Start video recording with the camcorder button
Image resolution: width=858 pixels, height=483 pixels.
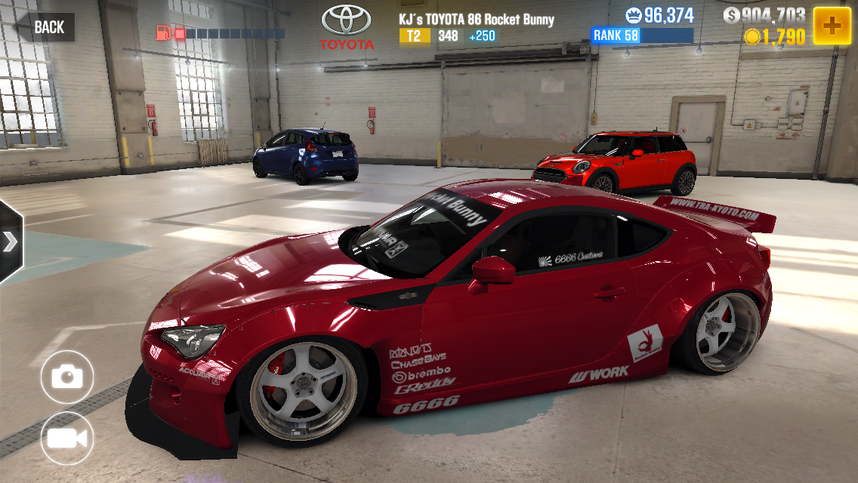click(x=67, y=438)
